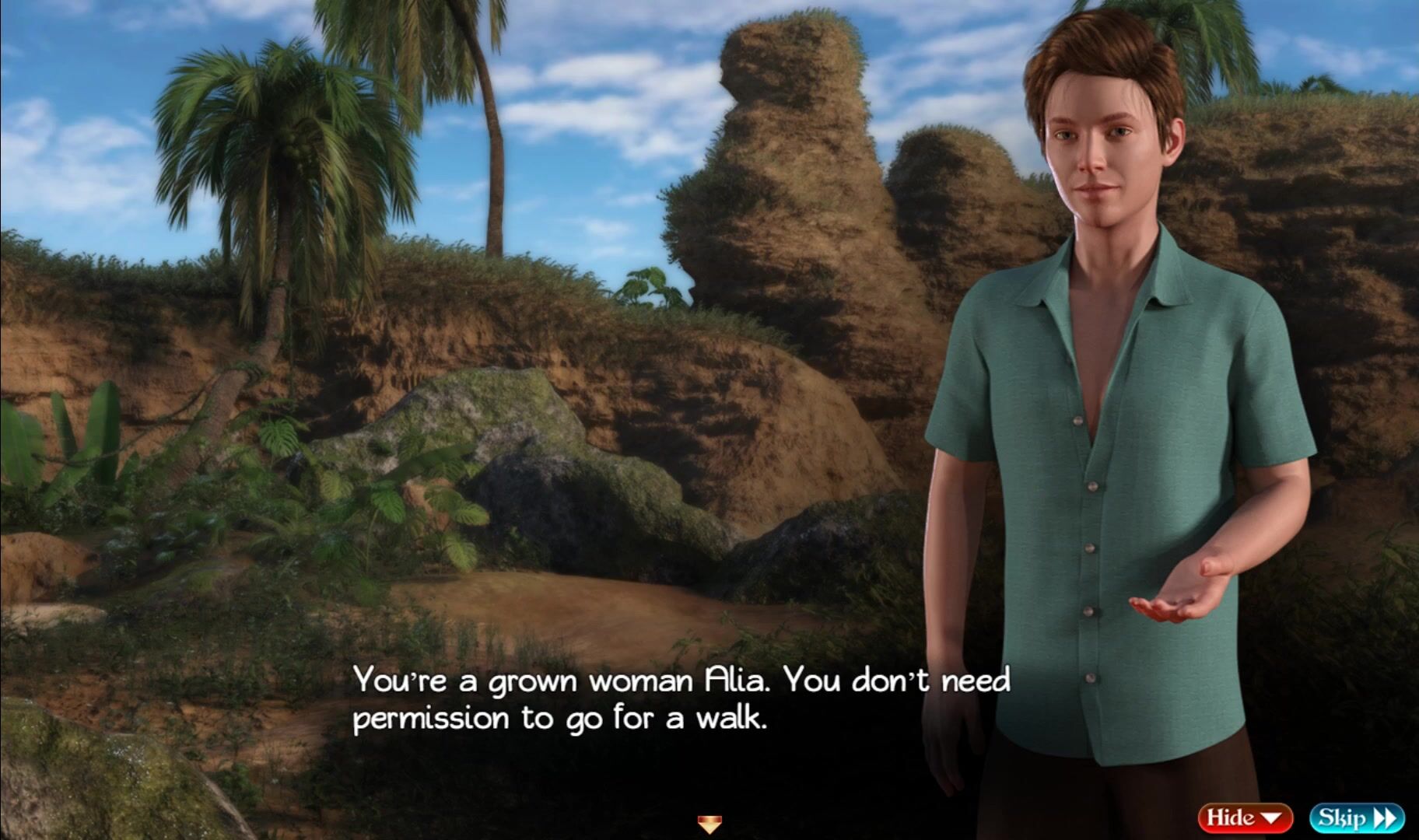Advance dialogue with the down arrow
The image size is (1419, 840).
pos(709,823)
